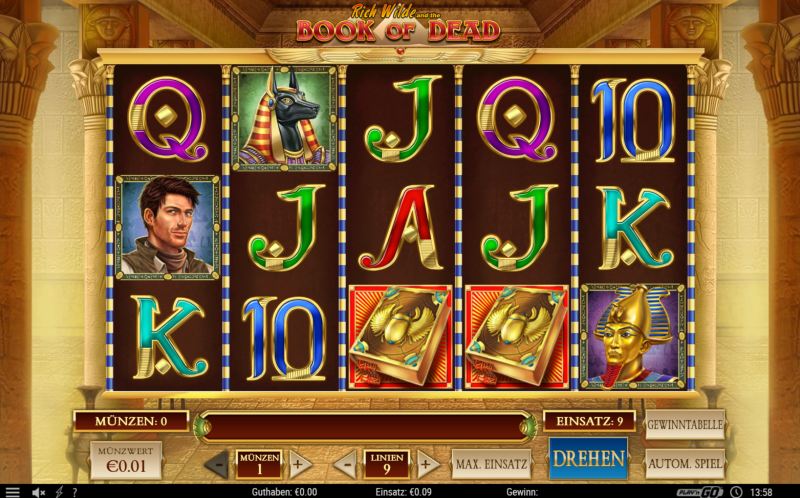
Task: Start Autom. Spiel autoplay
Action: click(685, 464)
